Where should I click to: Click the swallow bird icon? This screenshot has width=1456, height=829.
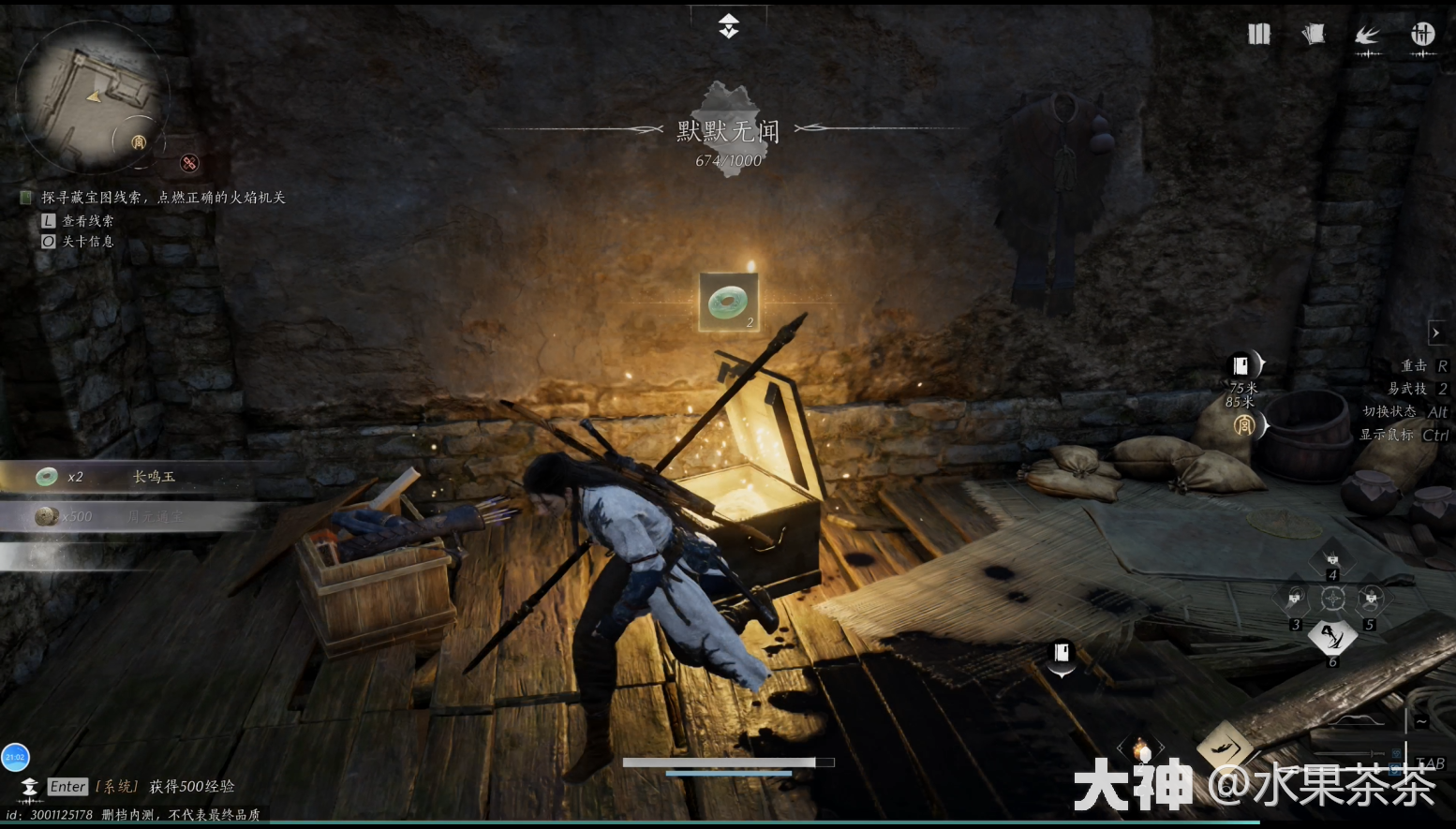click(1367, 36)
